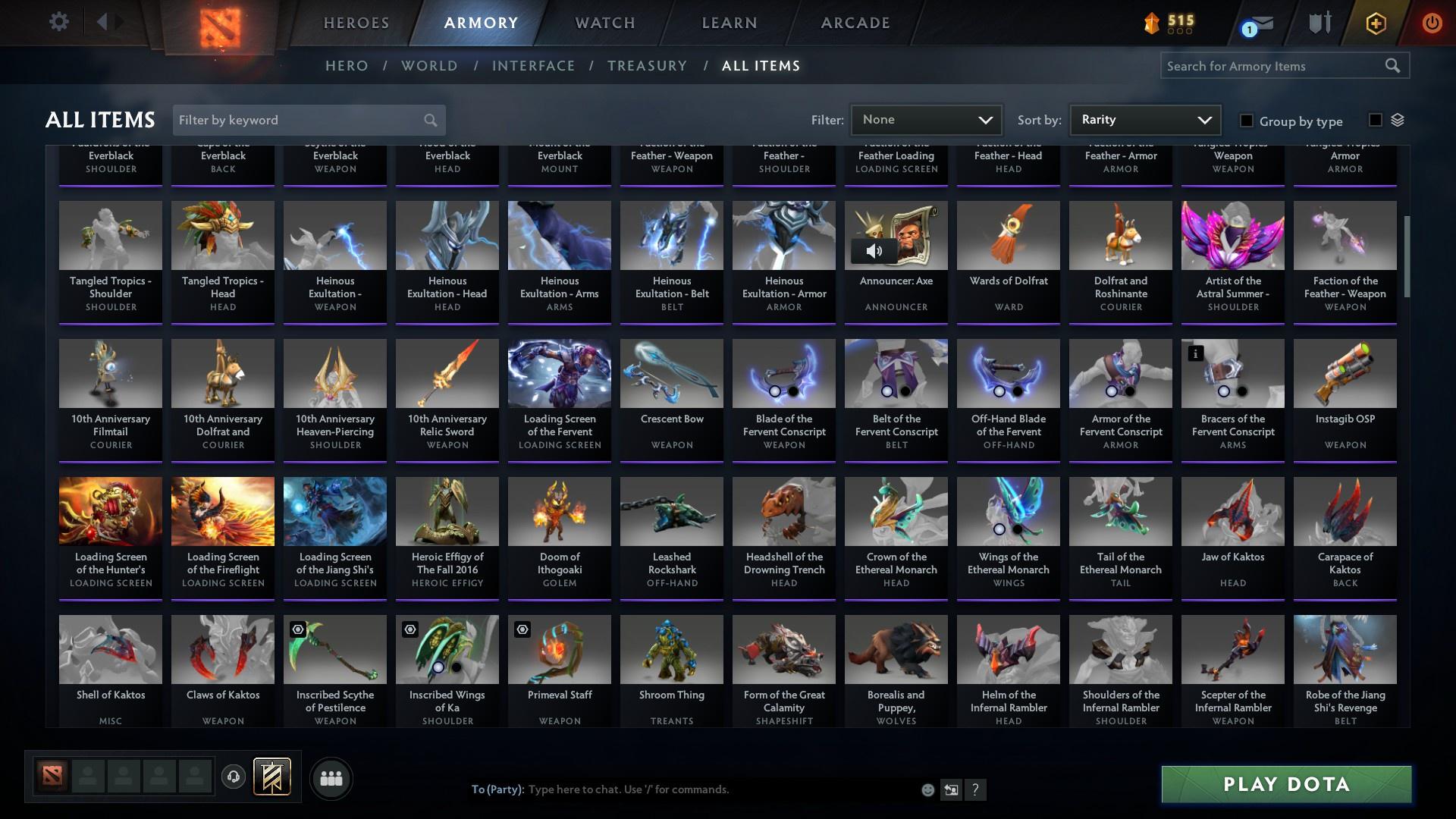Click the armory shield and sword icon
The image size is (1456, 819).
point(1319,23)
